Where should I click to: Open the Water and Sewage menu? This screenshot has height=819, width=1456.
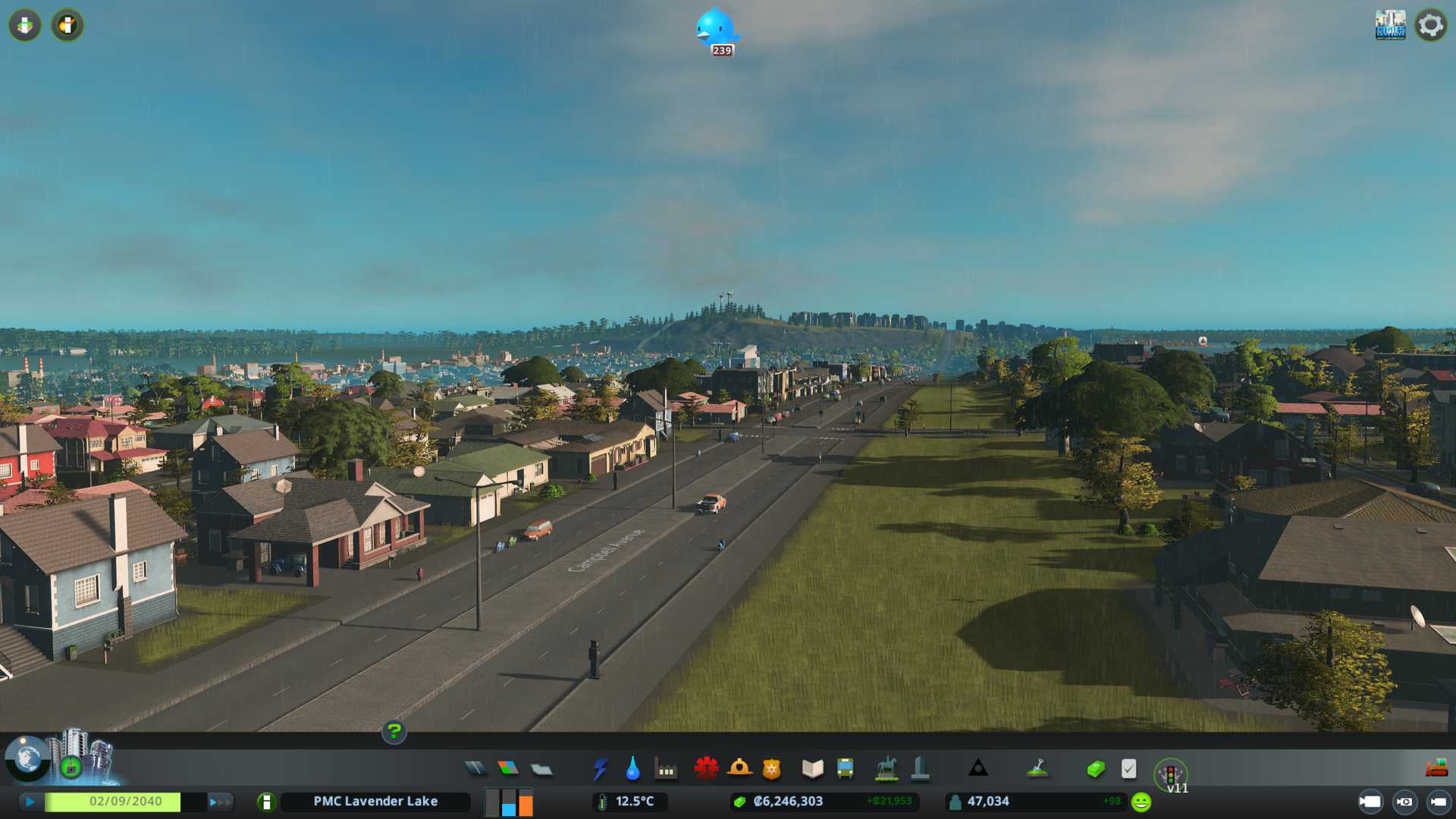click(x=632, y=769)
